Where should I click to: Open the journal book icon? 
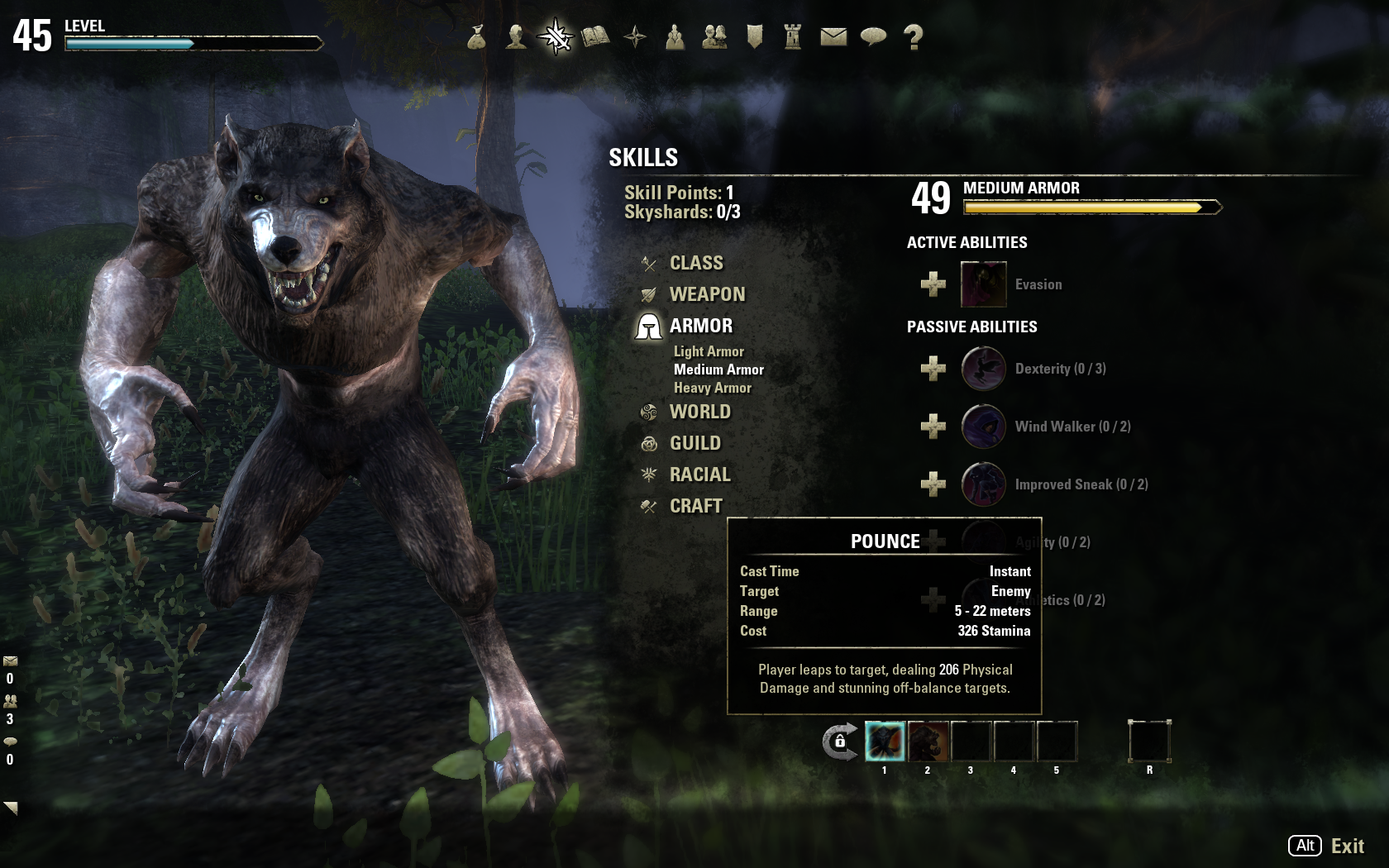click(595, 37)
